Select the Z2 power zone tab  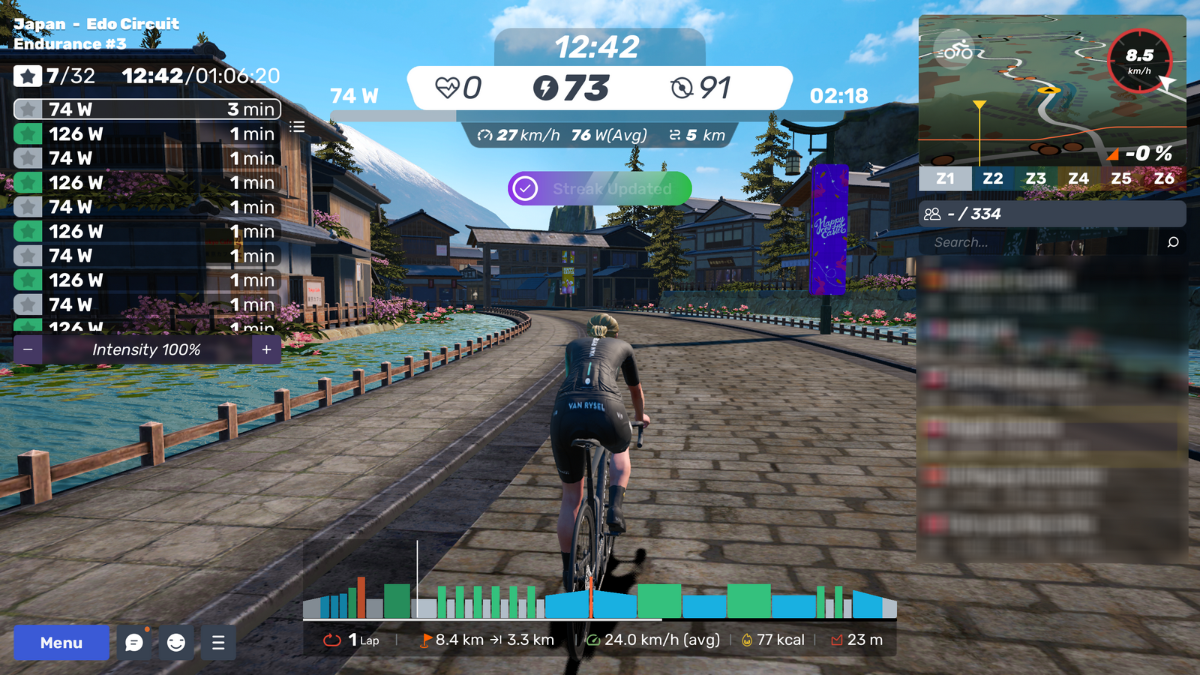pyautogui.click(x=992, y=179)
